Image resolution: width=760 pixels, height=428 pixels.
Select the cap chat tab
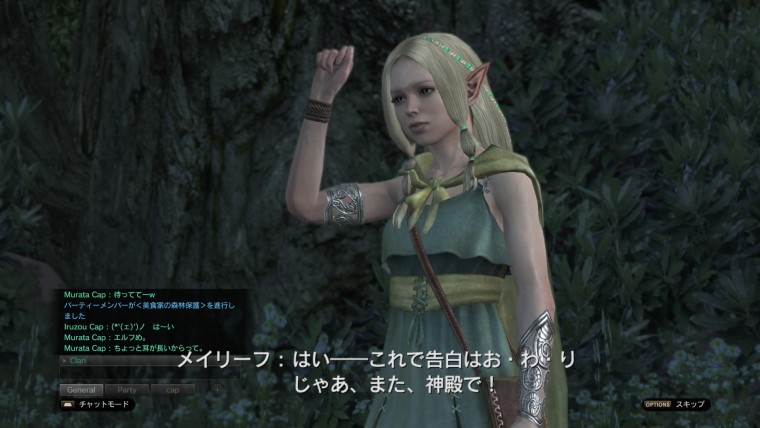(x=173, y=389)
